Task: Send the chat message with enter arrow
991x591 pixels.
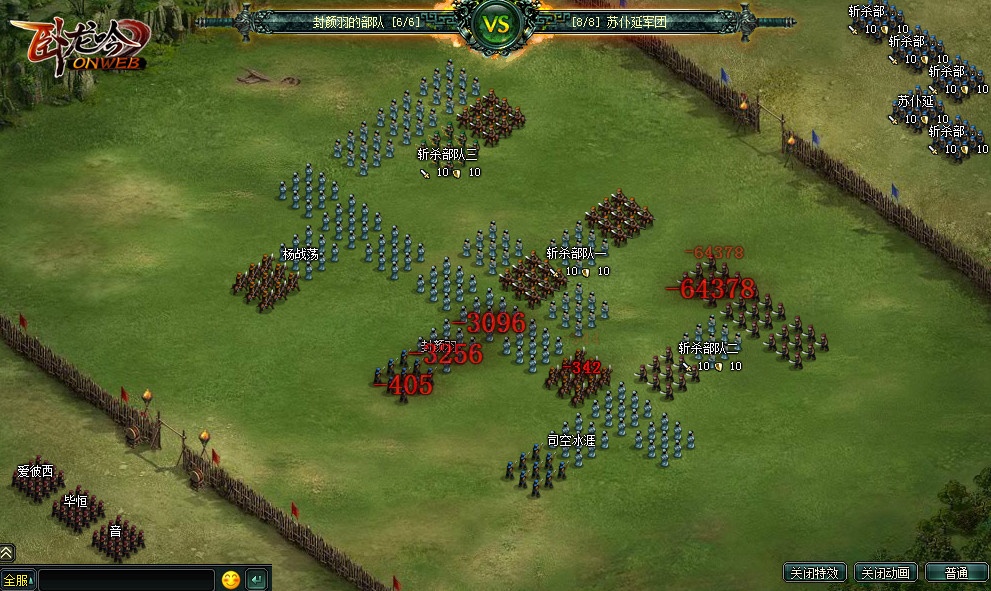Action: pos(256,579)
